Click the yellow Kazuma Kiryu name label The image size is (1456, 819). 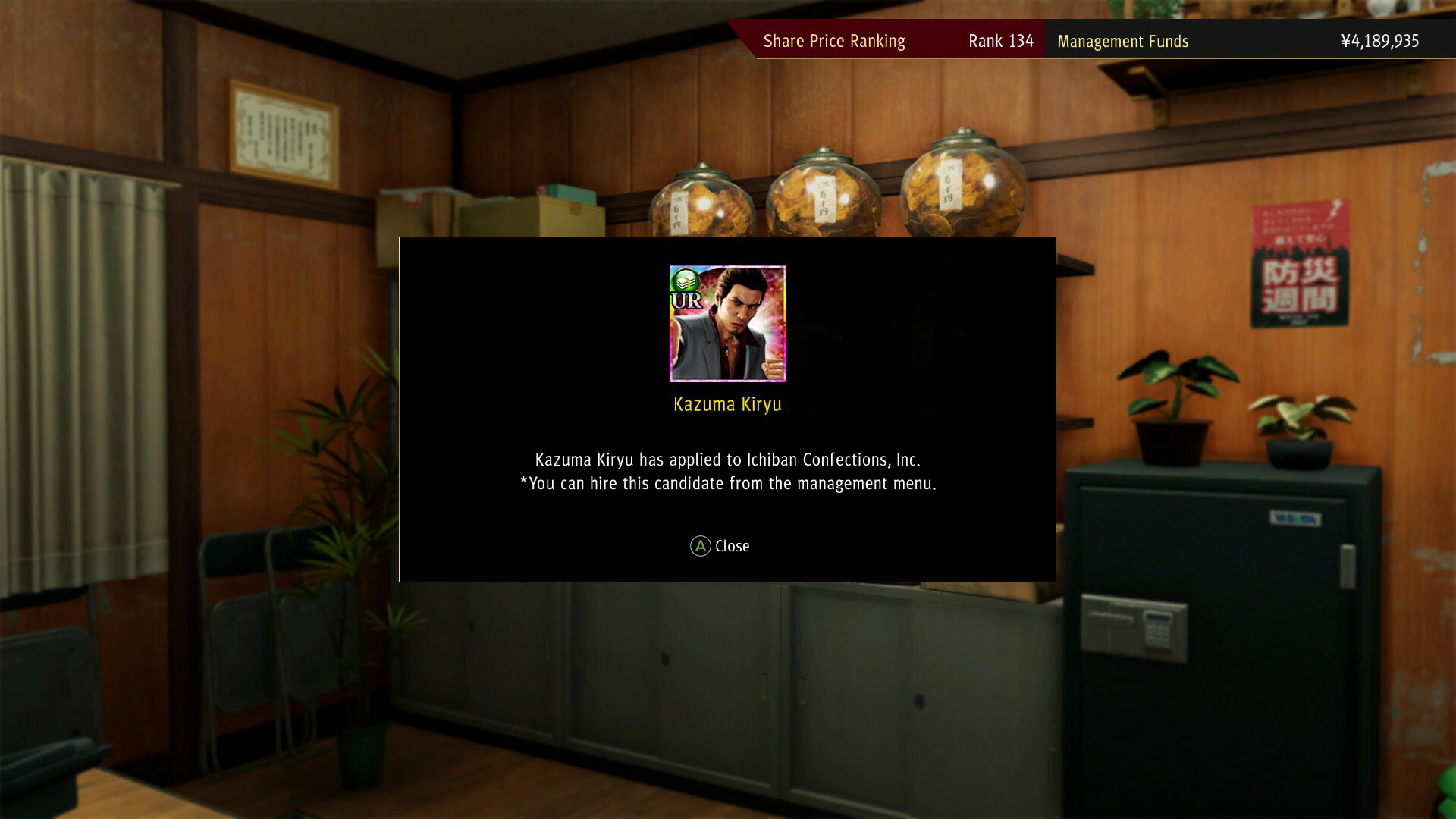click(727, 404)
